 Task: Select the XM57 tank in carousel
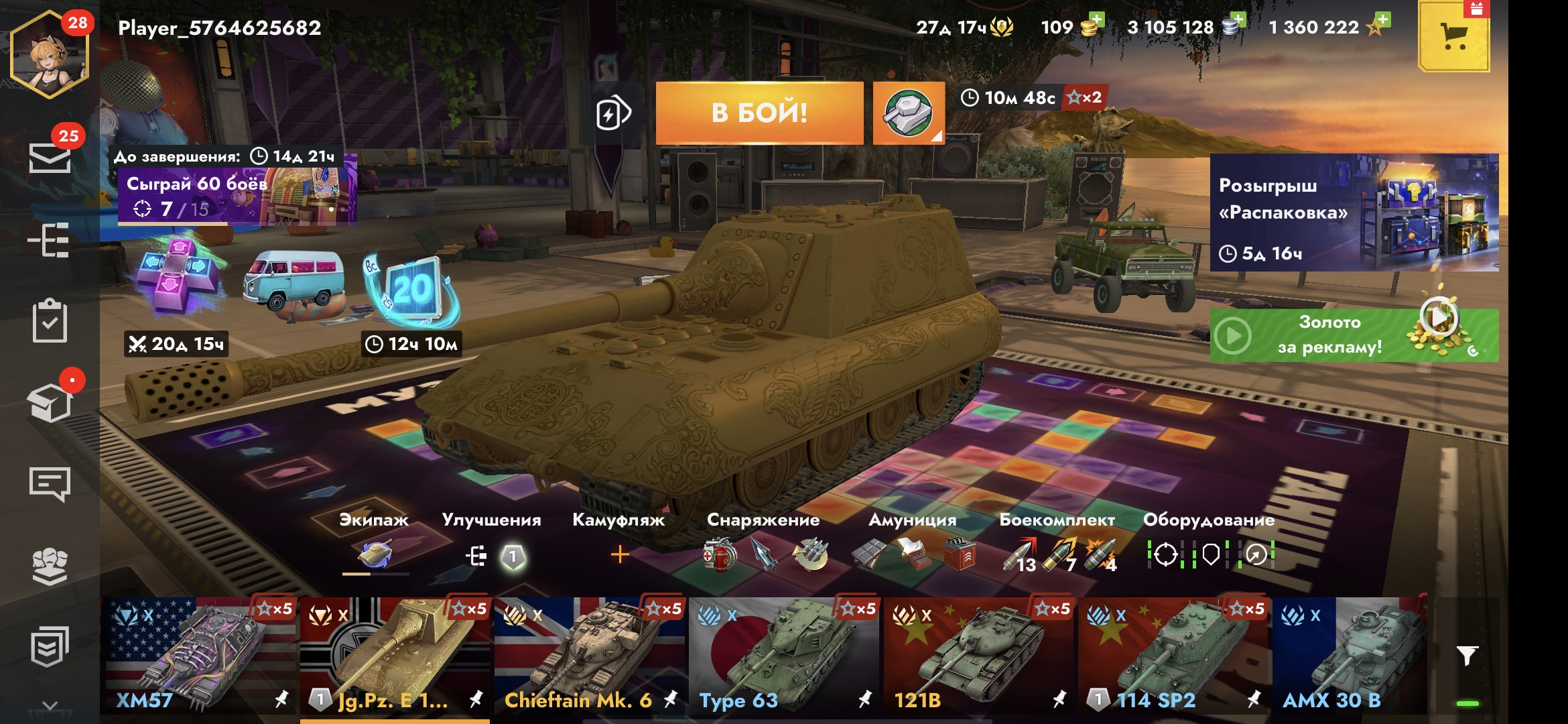(198, 656)
